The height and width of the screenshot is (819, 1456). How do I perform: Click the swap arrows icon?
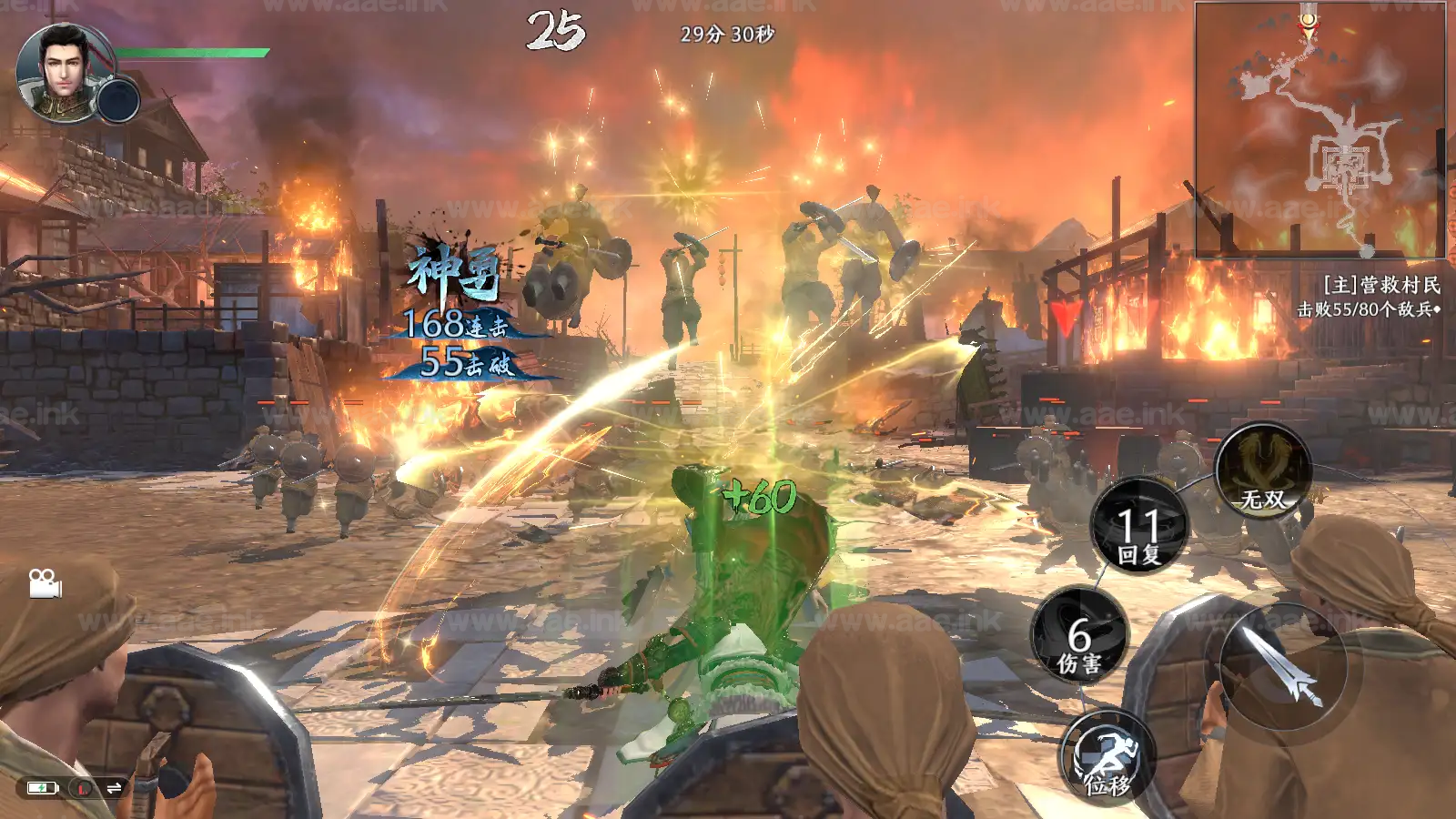tap(114, 788)
